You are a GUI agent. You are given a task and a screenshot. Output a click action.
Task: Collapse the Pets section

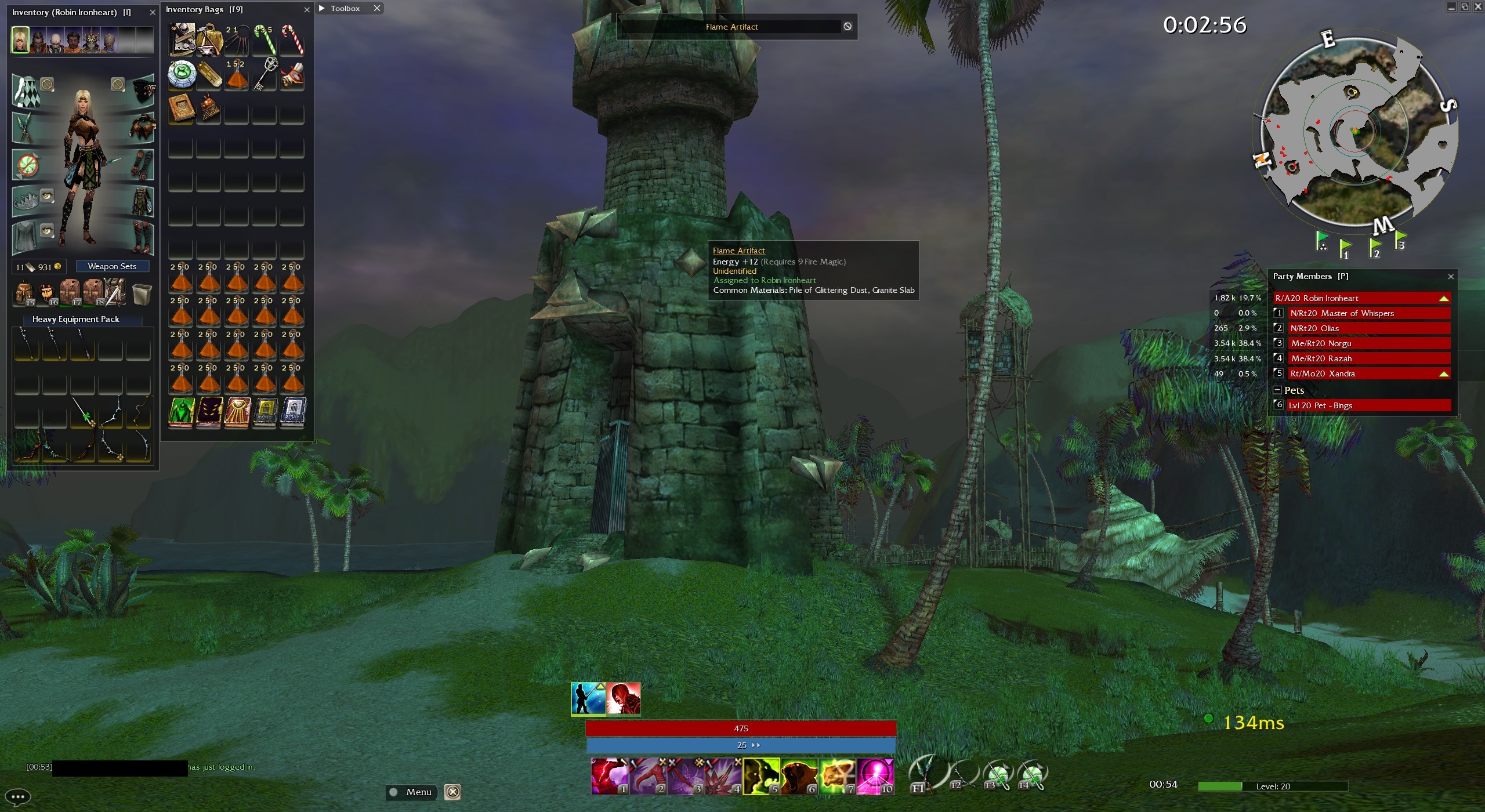click(x=1277, y=390)
